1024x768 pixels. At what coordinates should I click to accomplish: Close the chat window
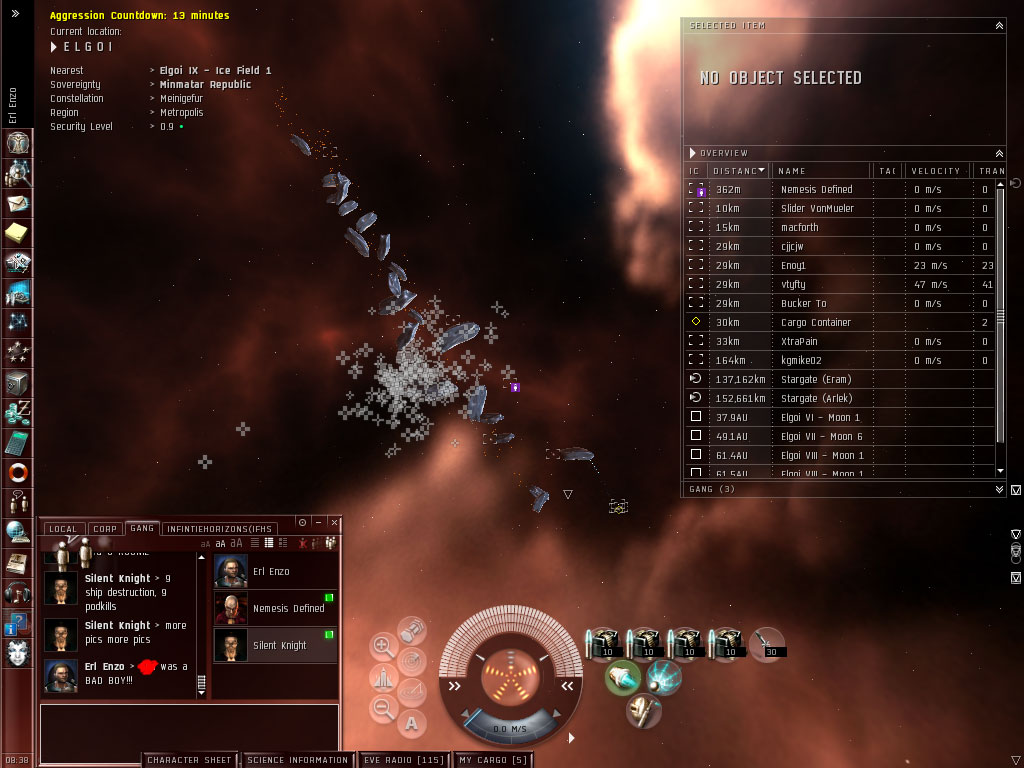334,522
